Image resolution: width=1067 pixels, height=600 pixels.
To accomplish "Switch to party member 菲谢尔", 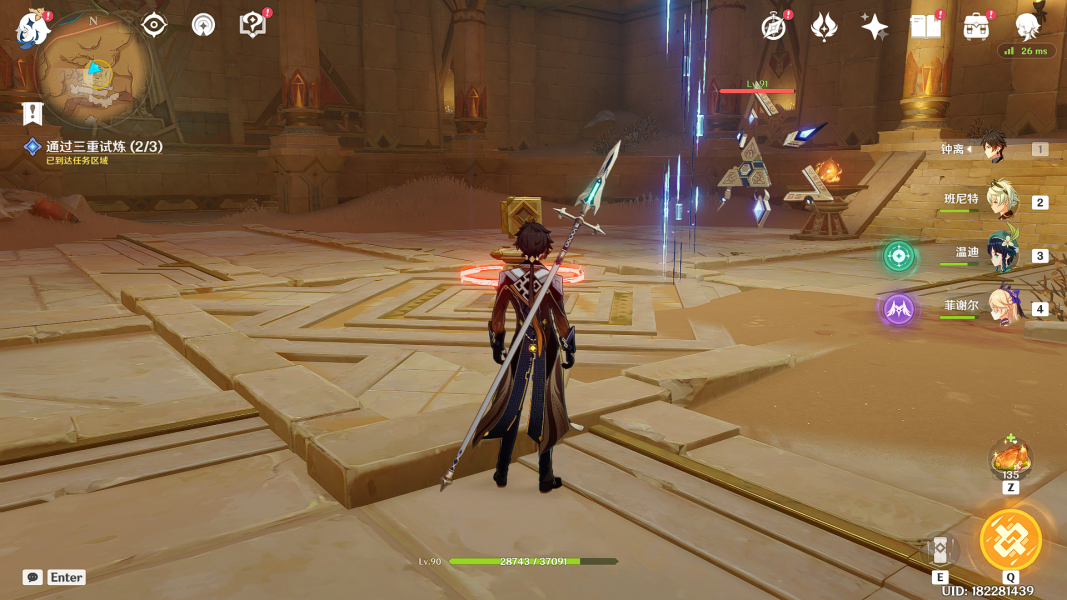I will (1001, 307).
